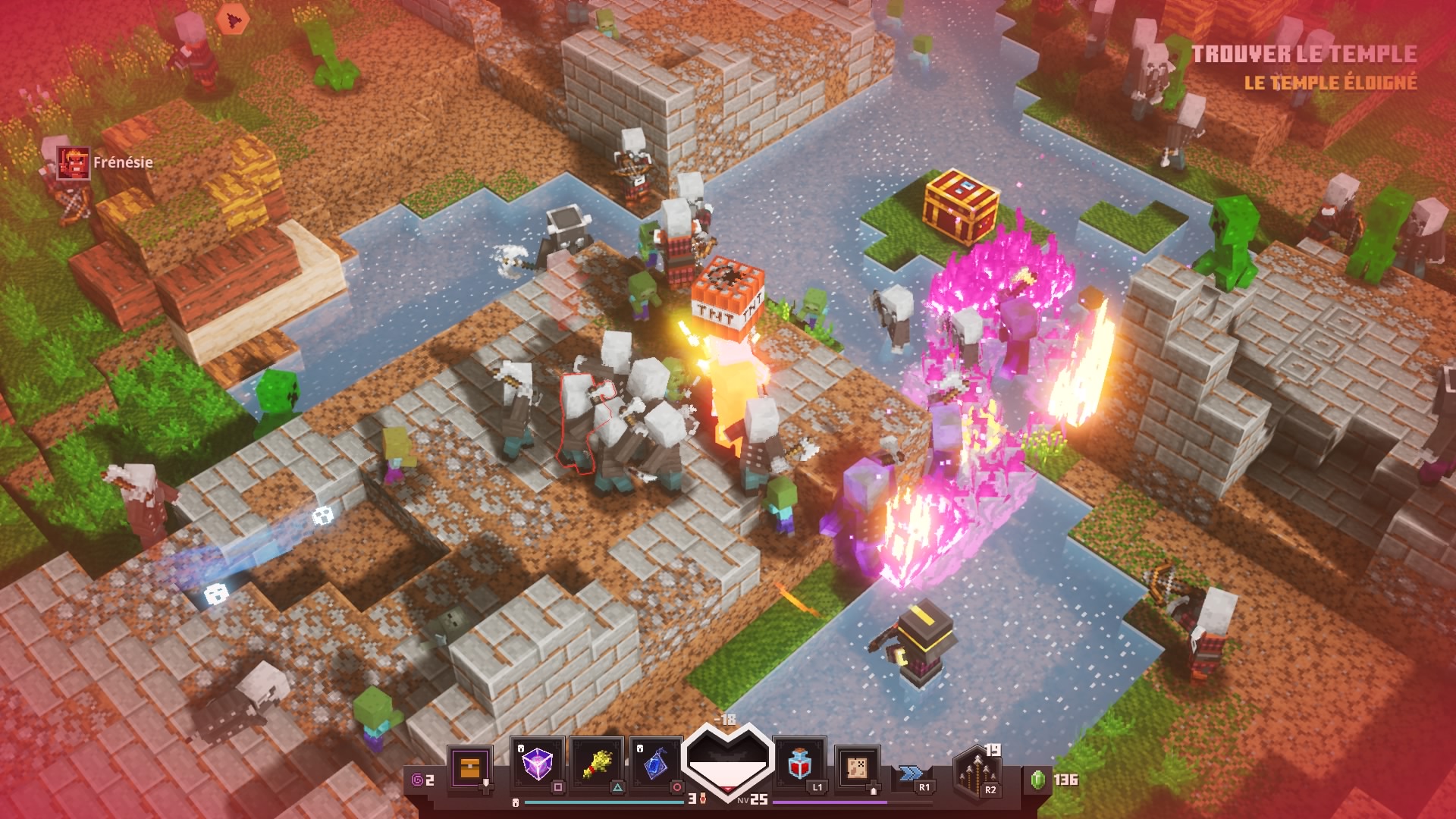Drink the red health potion

799,764
